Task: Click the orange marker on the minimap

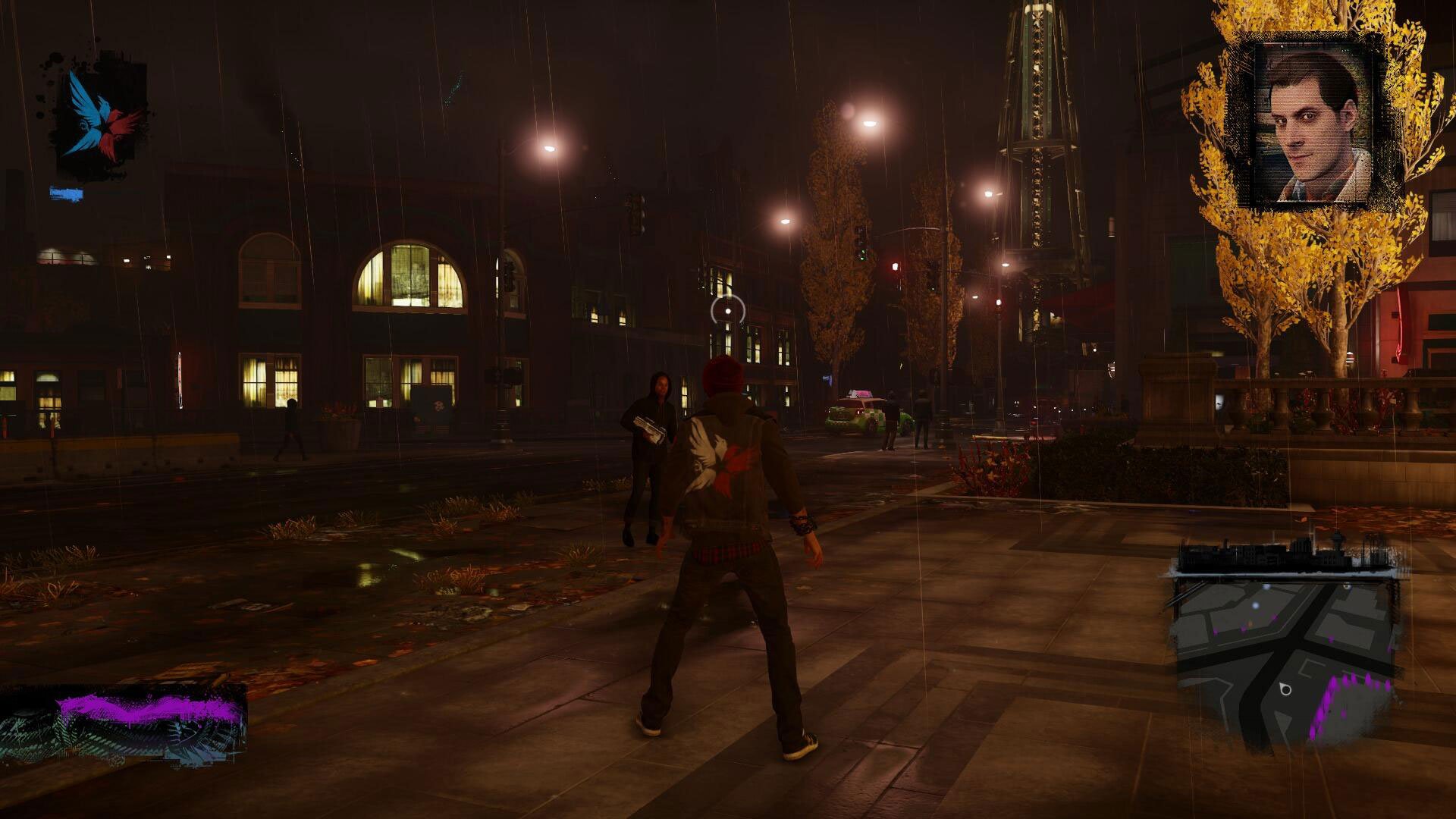Action: tap(1250, 624)
